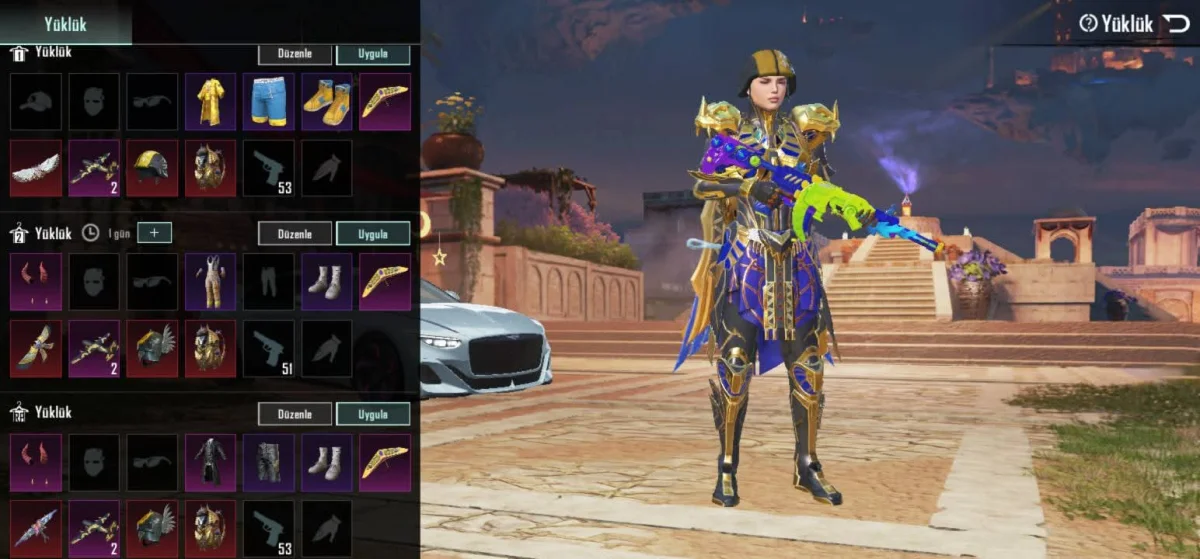Screen dimensions: 1200x559
Task: Apply the third loadout with Uygula
Action: [373, 414]
